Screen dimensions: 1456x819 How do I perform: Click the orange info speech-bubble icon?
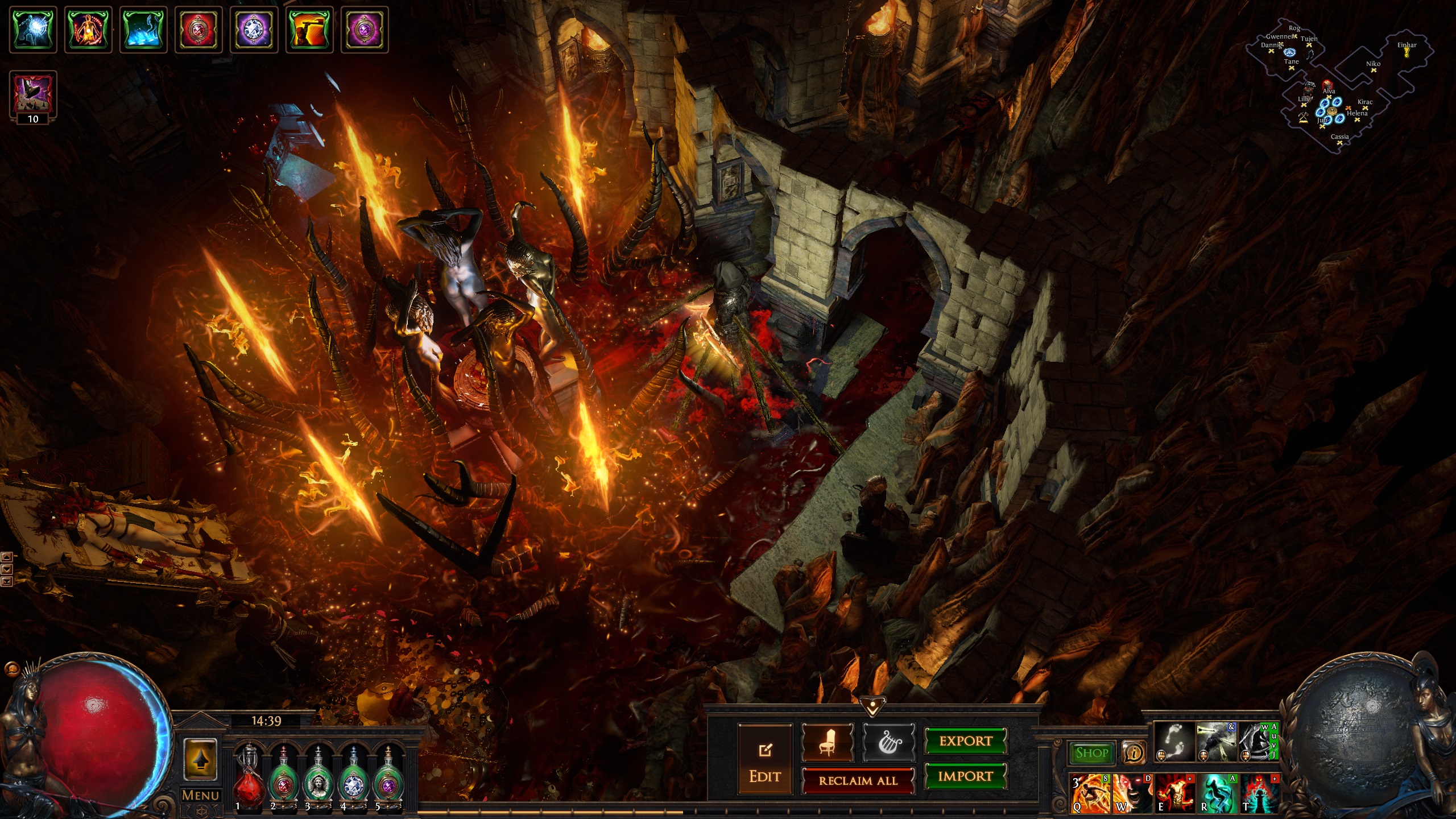1134,753
